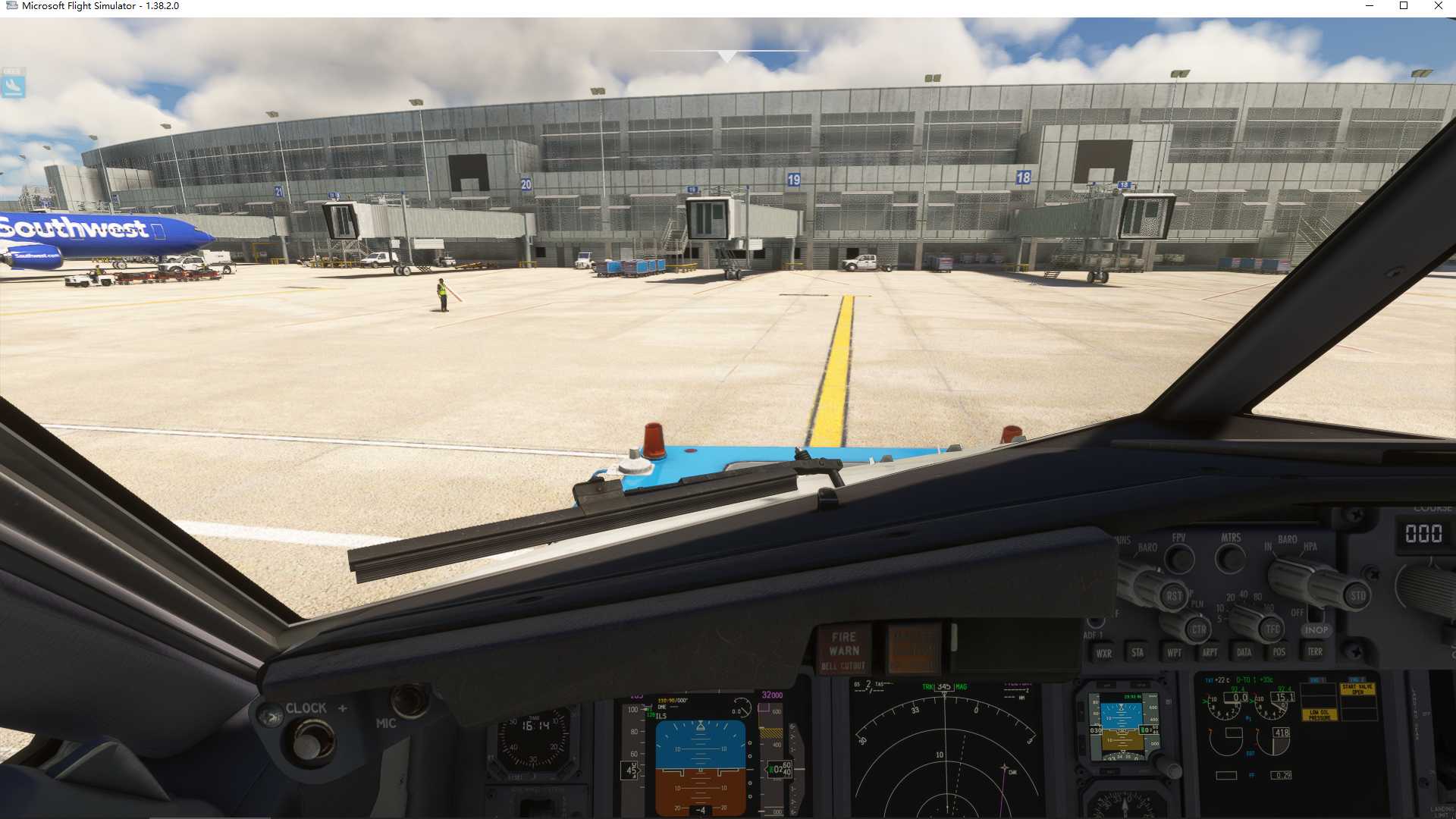This screenshot has width=1456, height=819.
Task: Toggle the WPT waypoint display button
Action: coord(1174,652)
